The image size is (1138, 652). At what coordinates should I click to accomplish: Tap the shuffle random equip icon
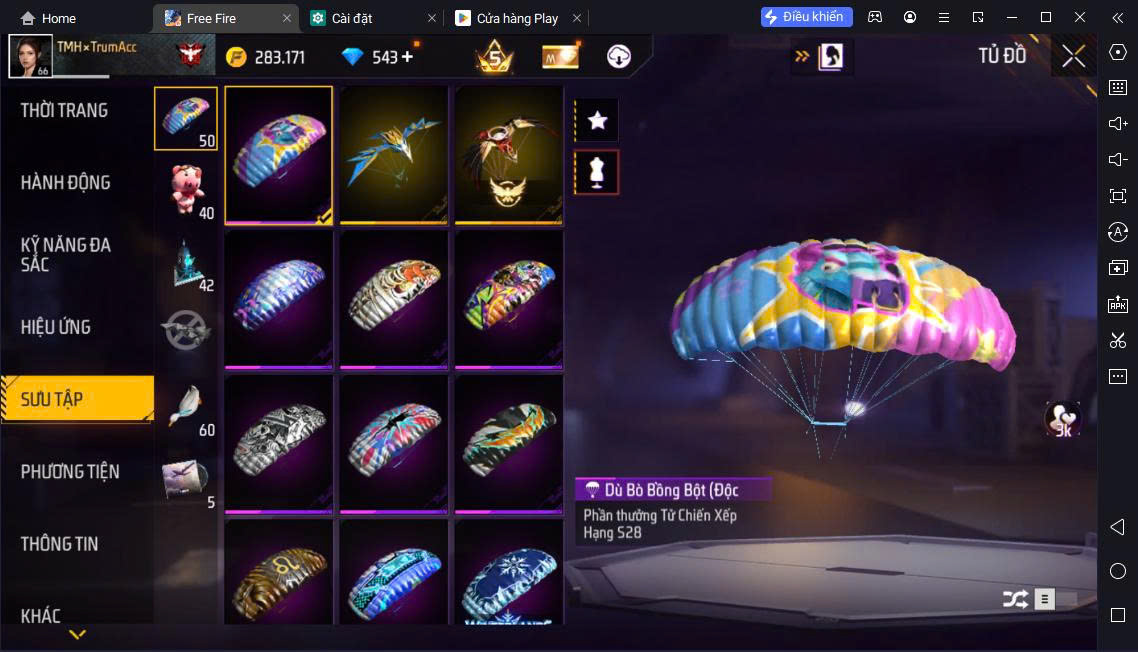[1015, 599]
